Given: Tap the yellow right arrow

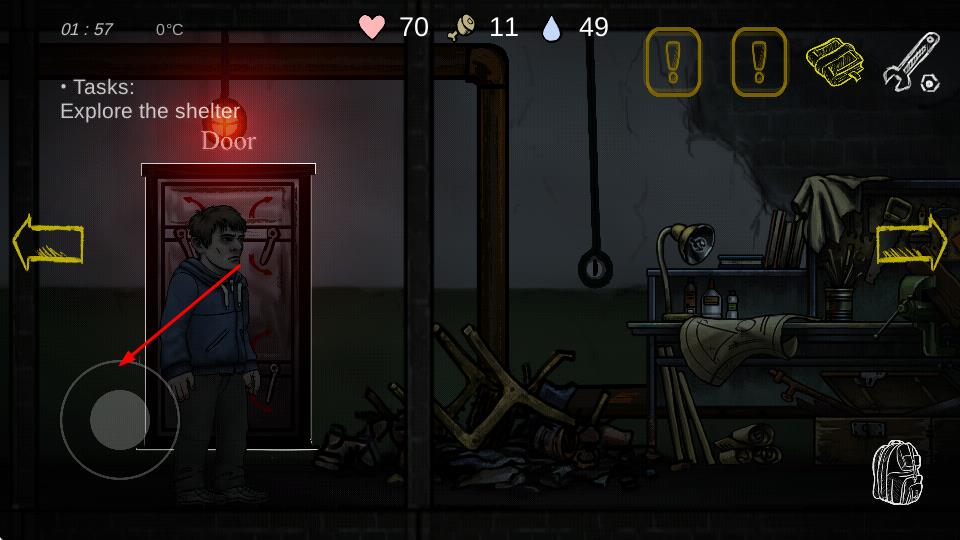Looking at the screenshot, I should coord(911,243).
